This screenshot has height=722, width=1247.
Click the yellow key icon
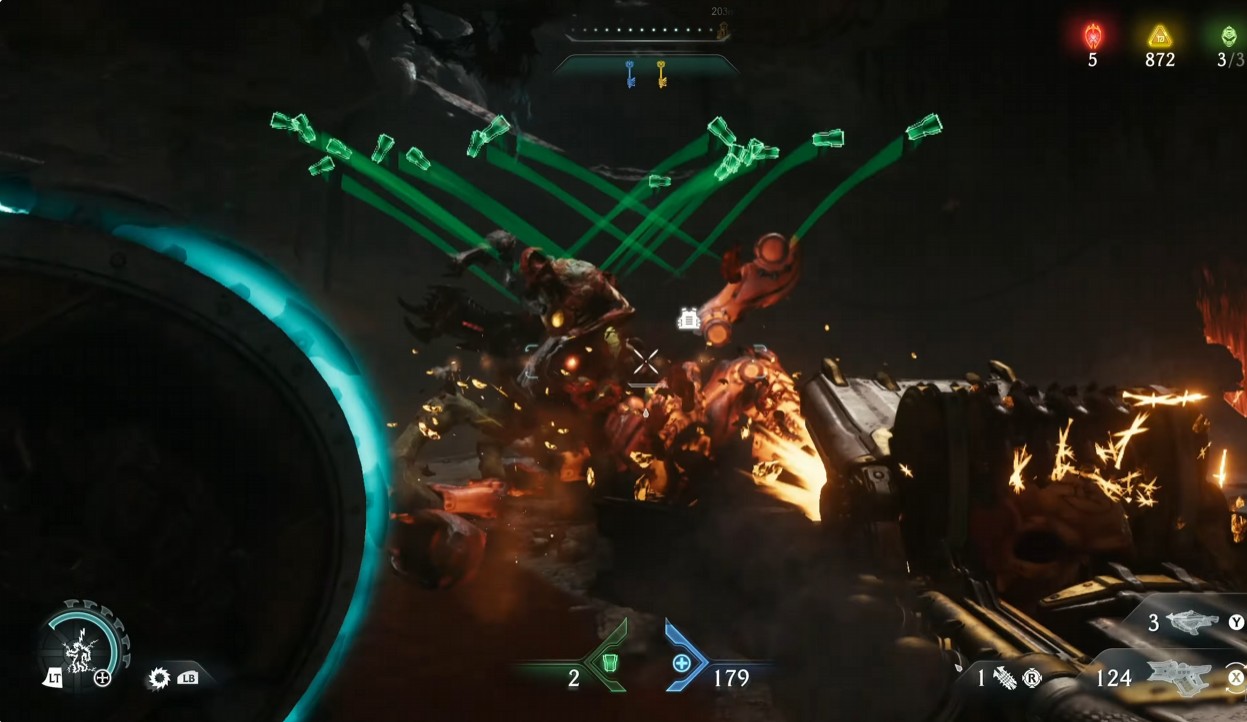(x=661, y=74)
